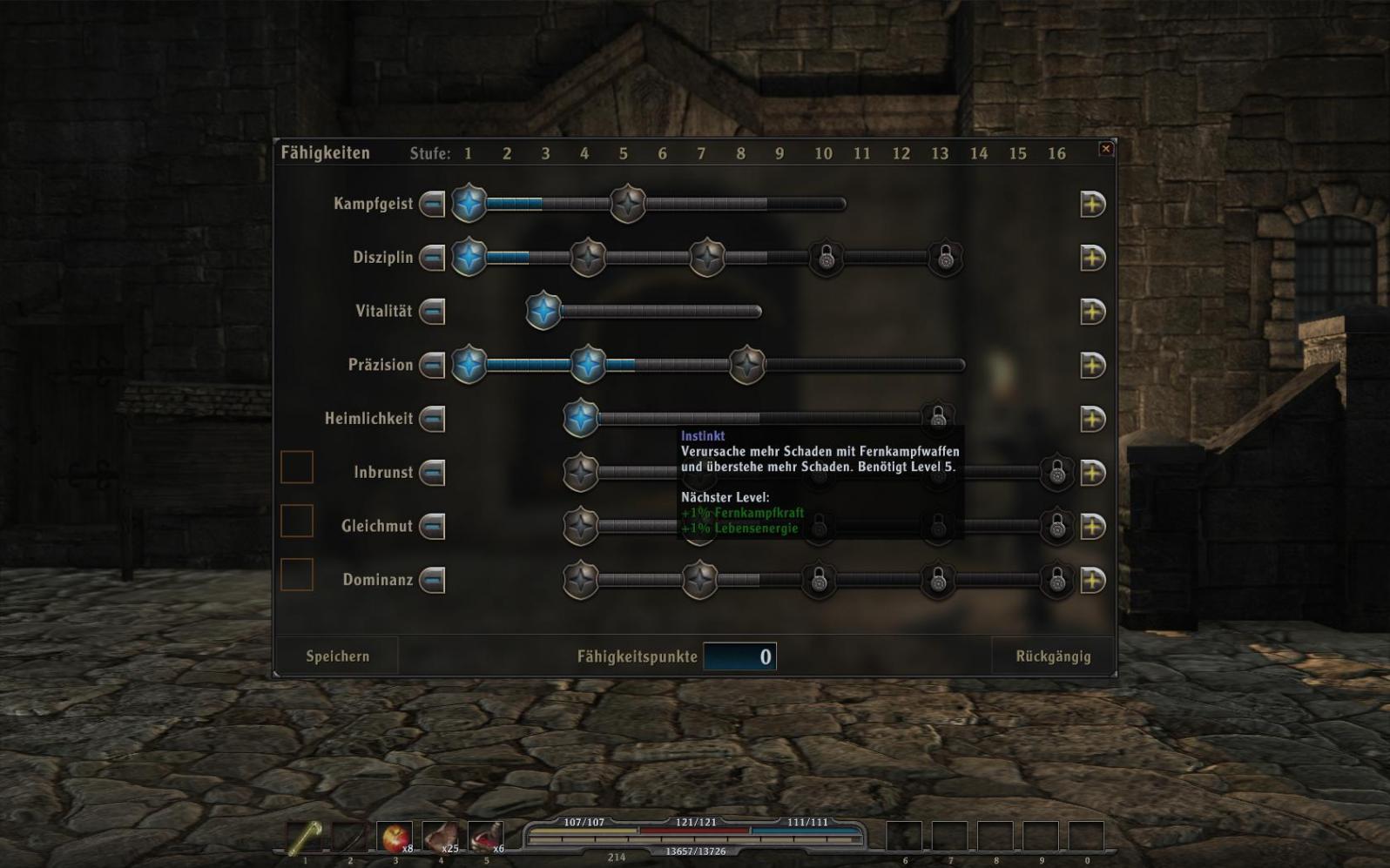The image size is (1390, 868).
Task: Increase Präzision with its plus button
Action: point(1092,366)
